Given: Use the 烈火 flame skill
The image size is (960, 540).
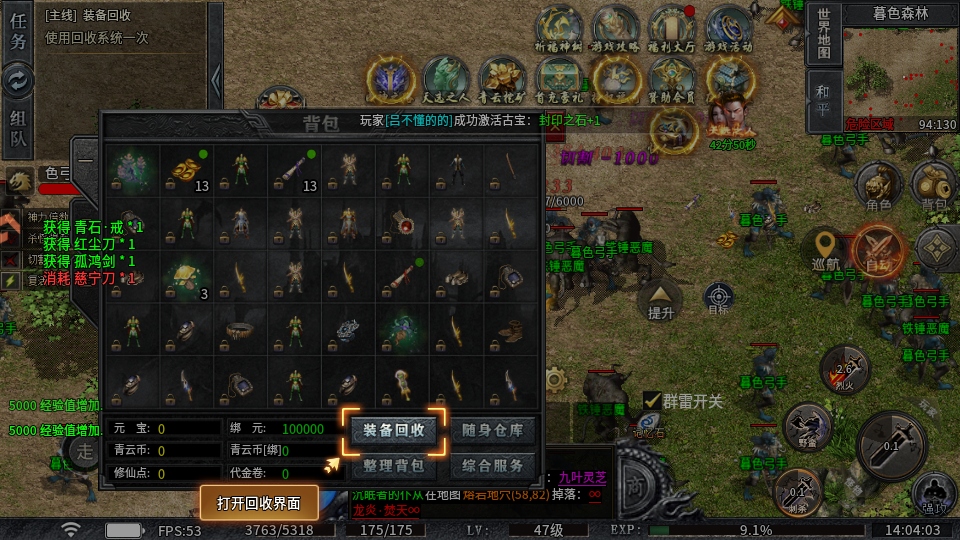Looking at the screenshot, I should click(x=843, y=370).
